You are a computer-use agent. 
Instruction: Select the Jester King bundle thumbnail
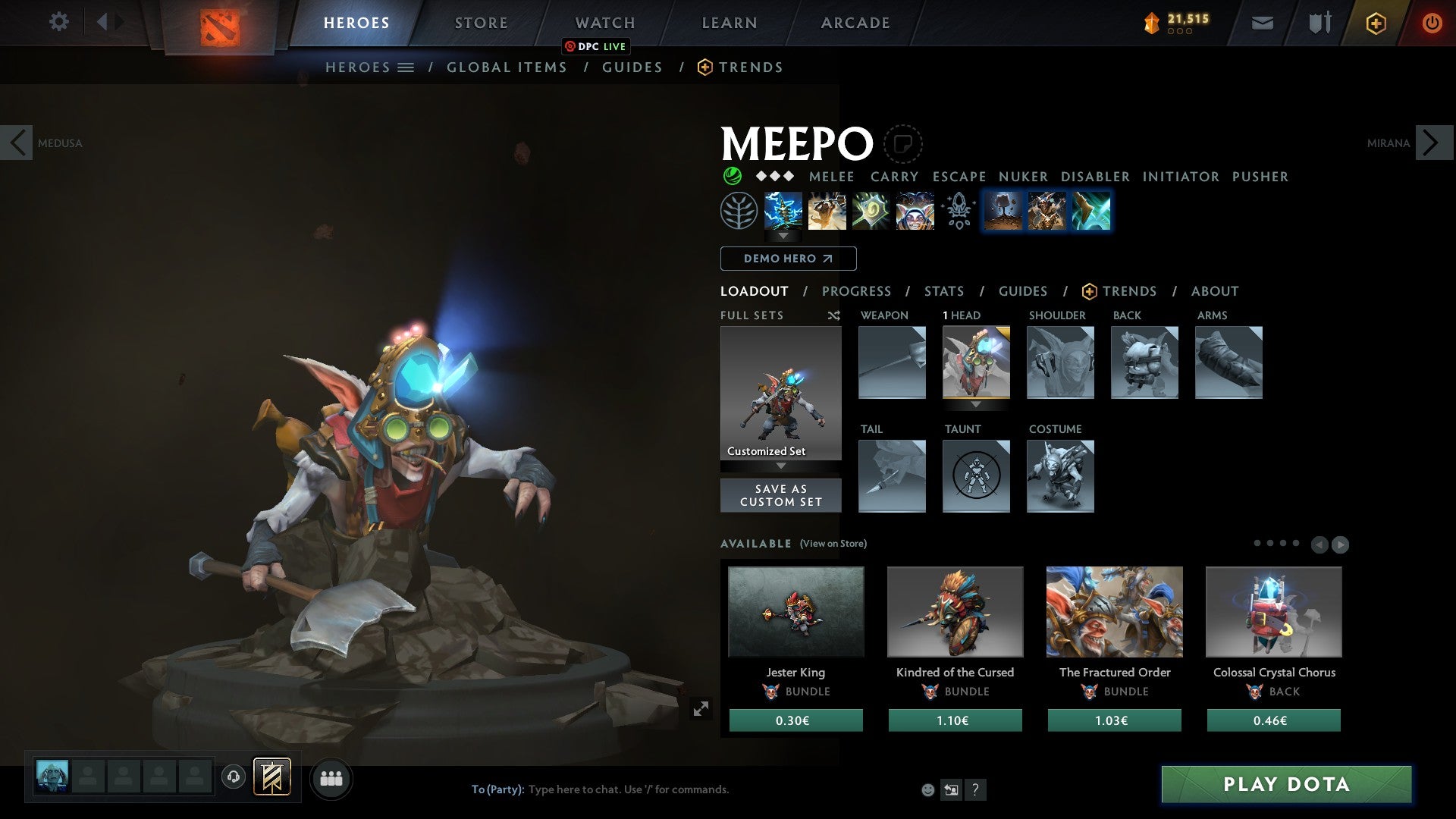click(x=795, y=611)
